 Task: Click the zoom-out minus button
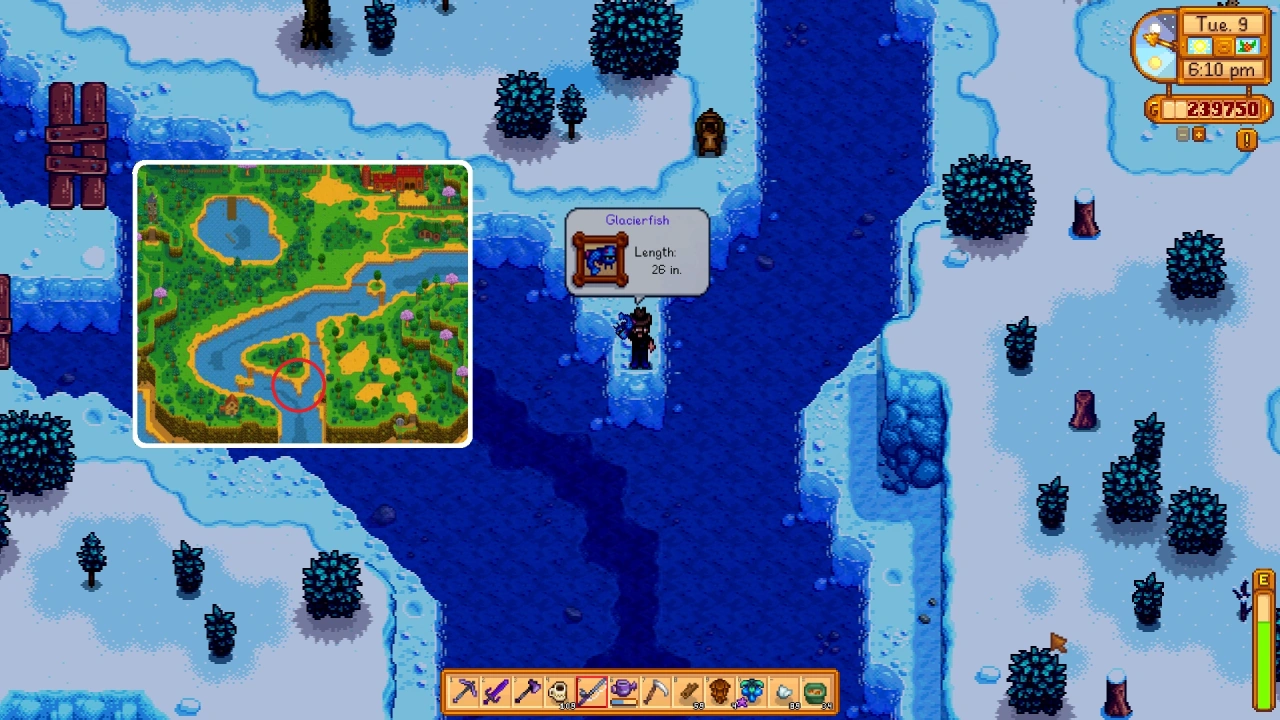pyautogui.click(x=1183, y=134)
